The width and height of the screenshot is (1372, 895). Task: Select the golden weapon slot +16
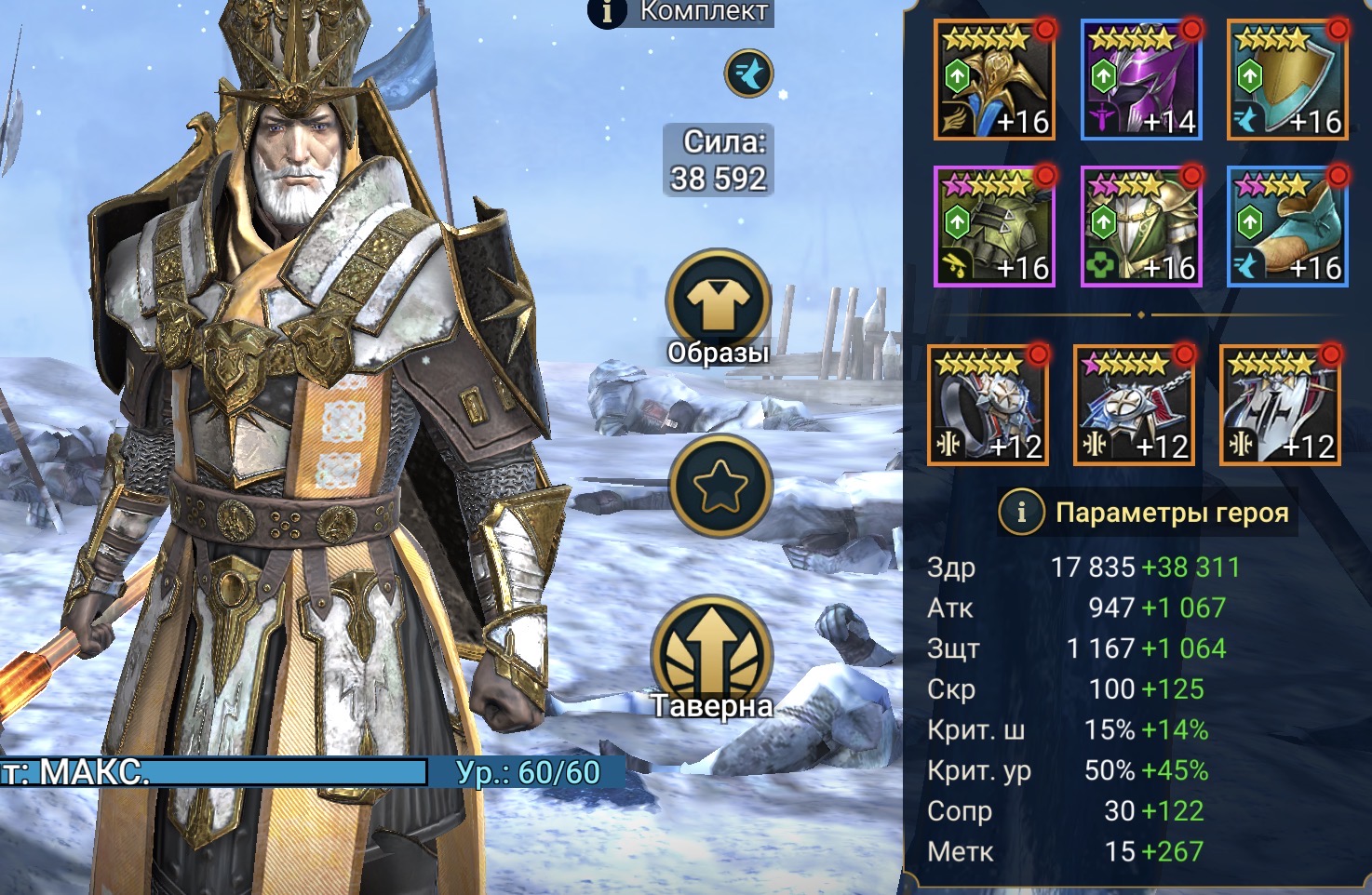point(994,81)
